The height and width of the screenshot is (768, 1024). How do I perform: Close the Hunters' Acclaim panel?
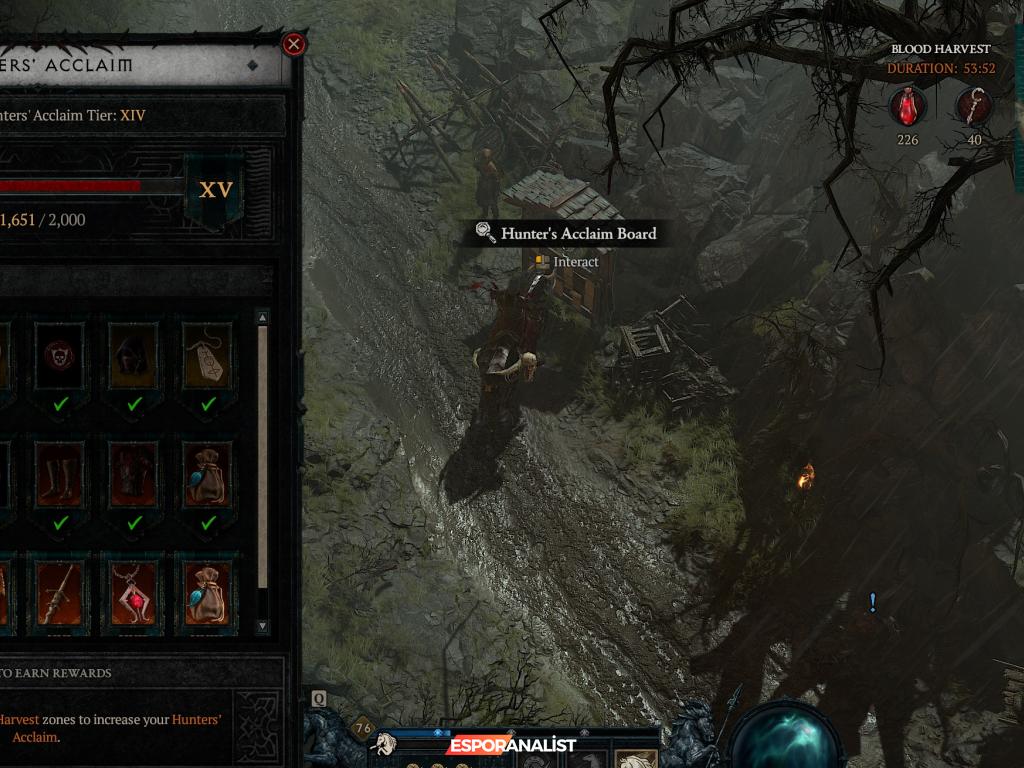293,44
